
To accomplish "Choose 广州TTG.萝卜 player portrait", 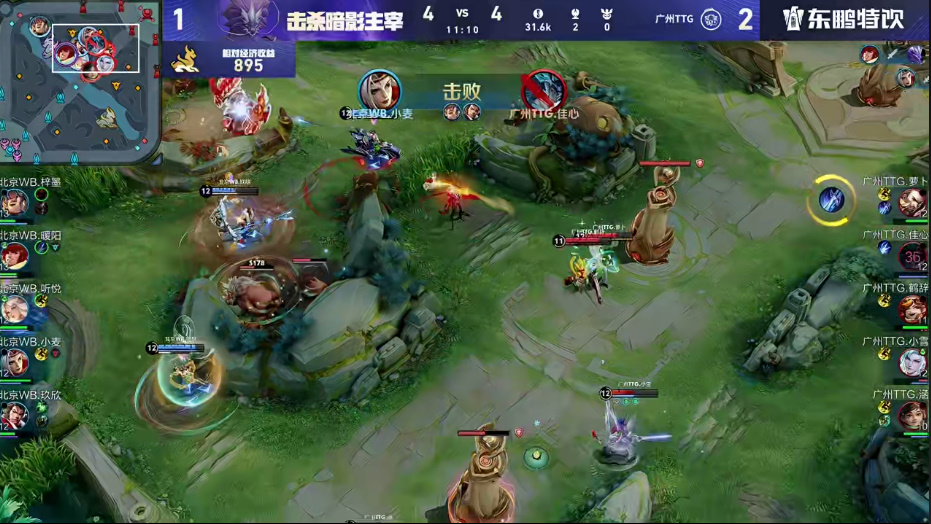I will [x=911, y=203].
